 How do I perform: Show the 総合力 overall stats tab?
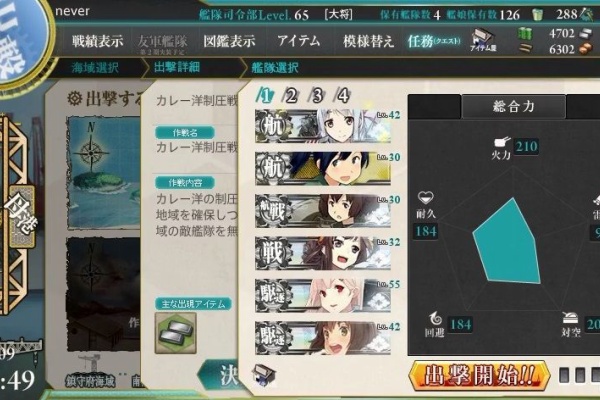click(x=486, y=104)
